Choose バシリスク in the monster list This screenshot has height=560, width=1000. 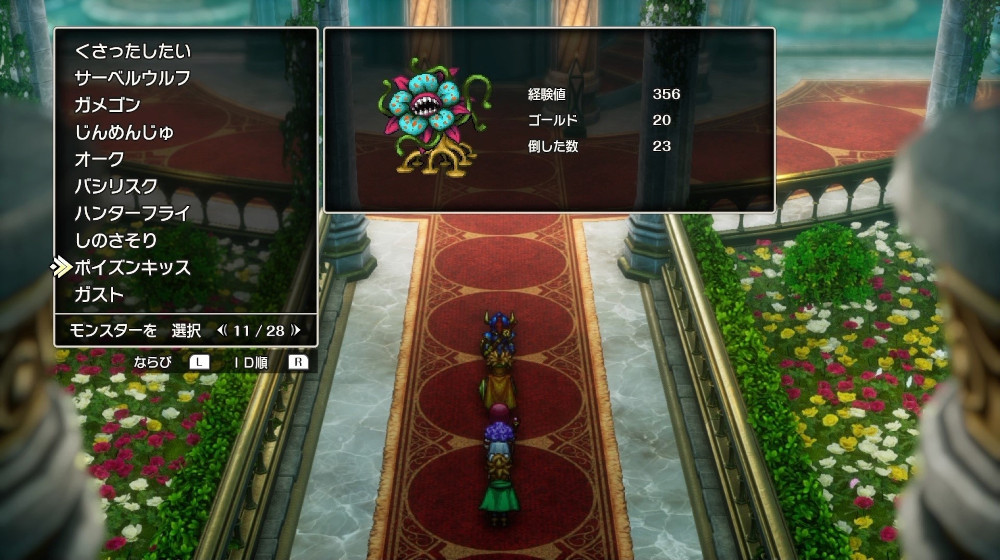click(116, 186)
